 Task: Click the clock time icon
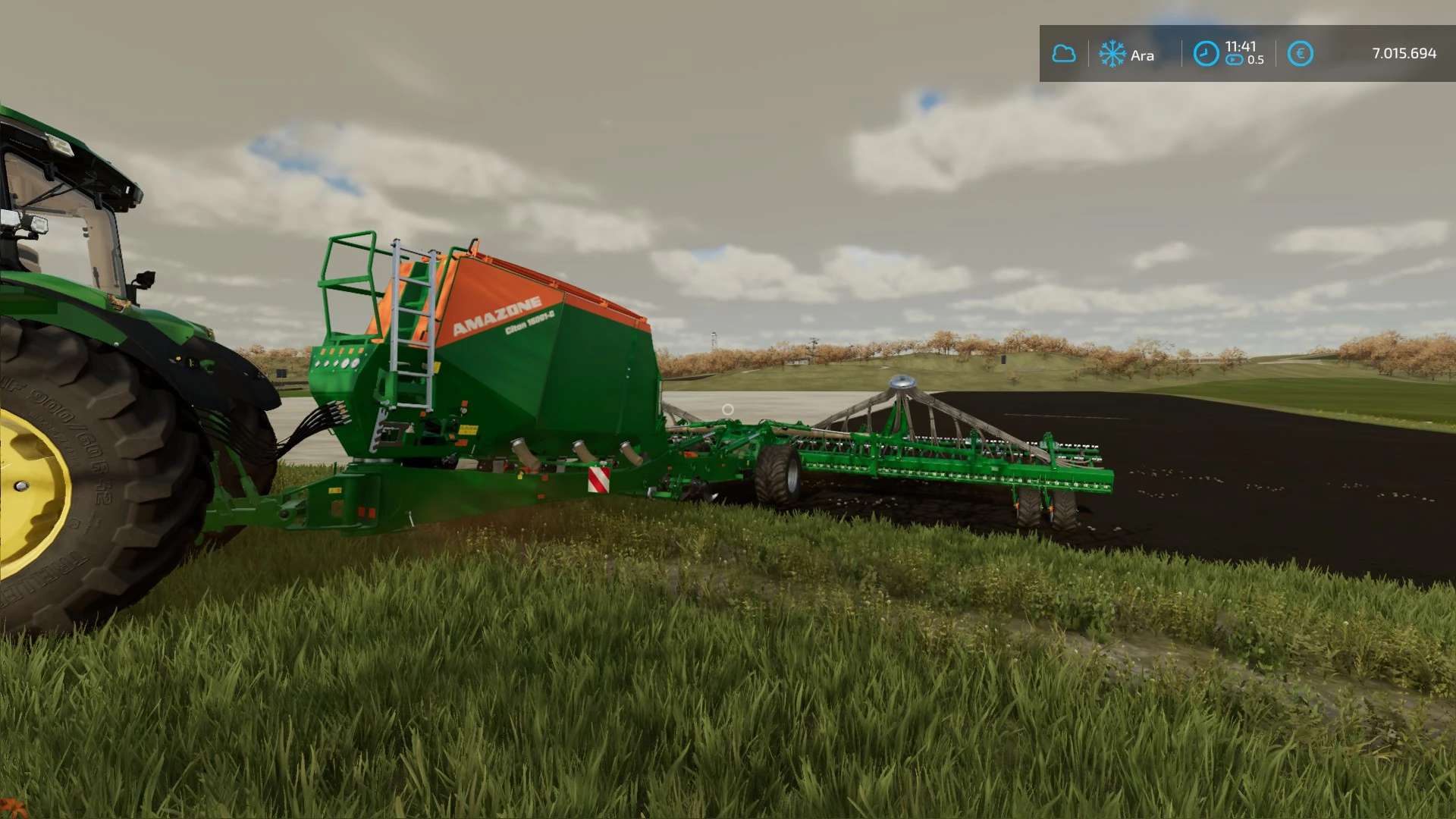pos(1206,54)
